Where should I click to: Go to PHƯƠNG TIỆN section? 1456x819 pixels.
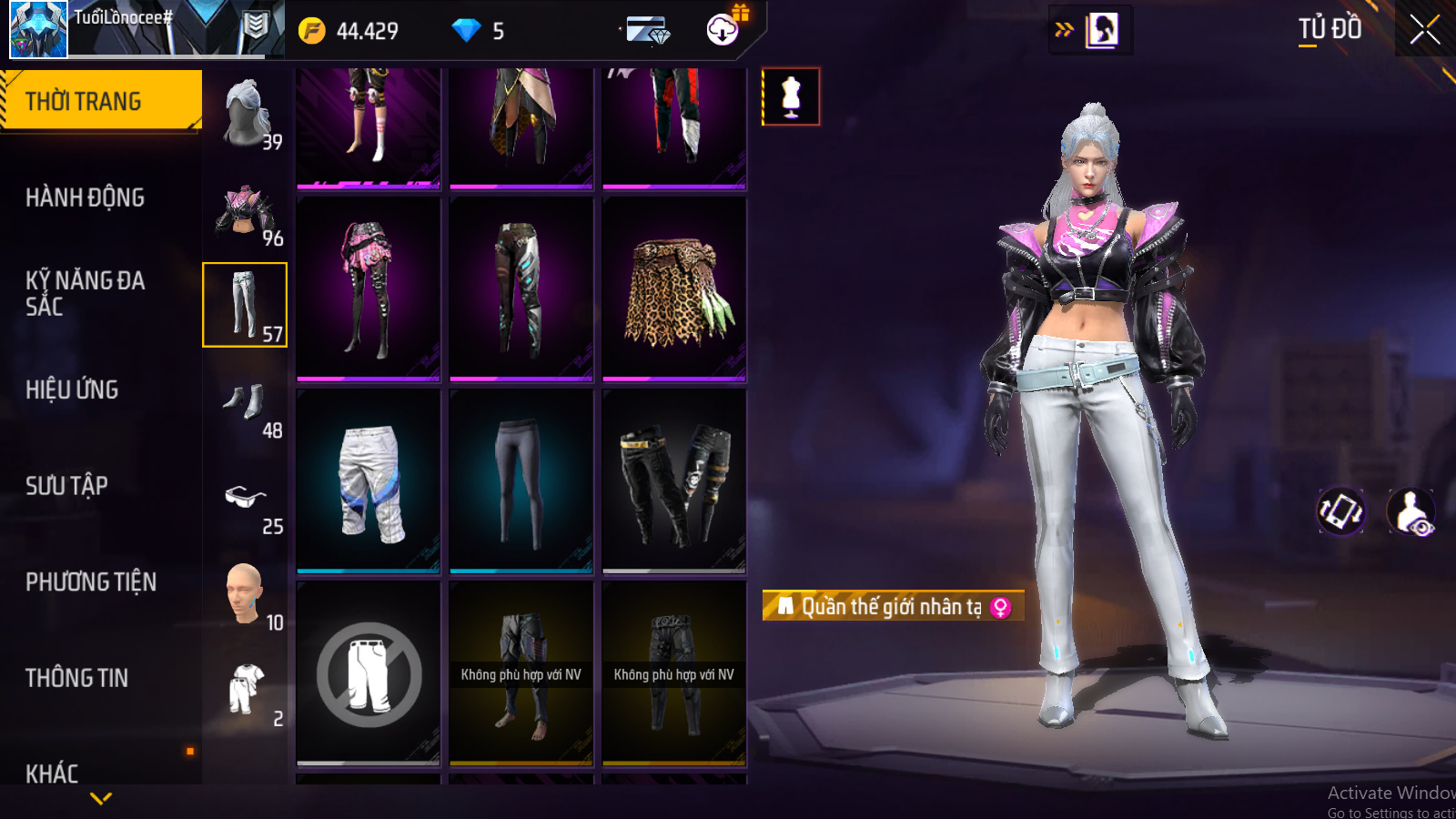[91, 582]
